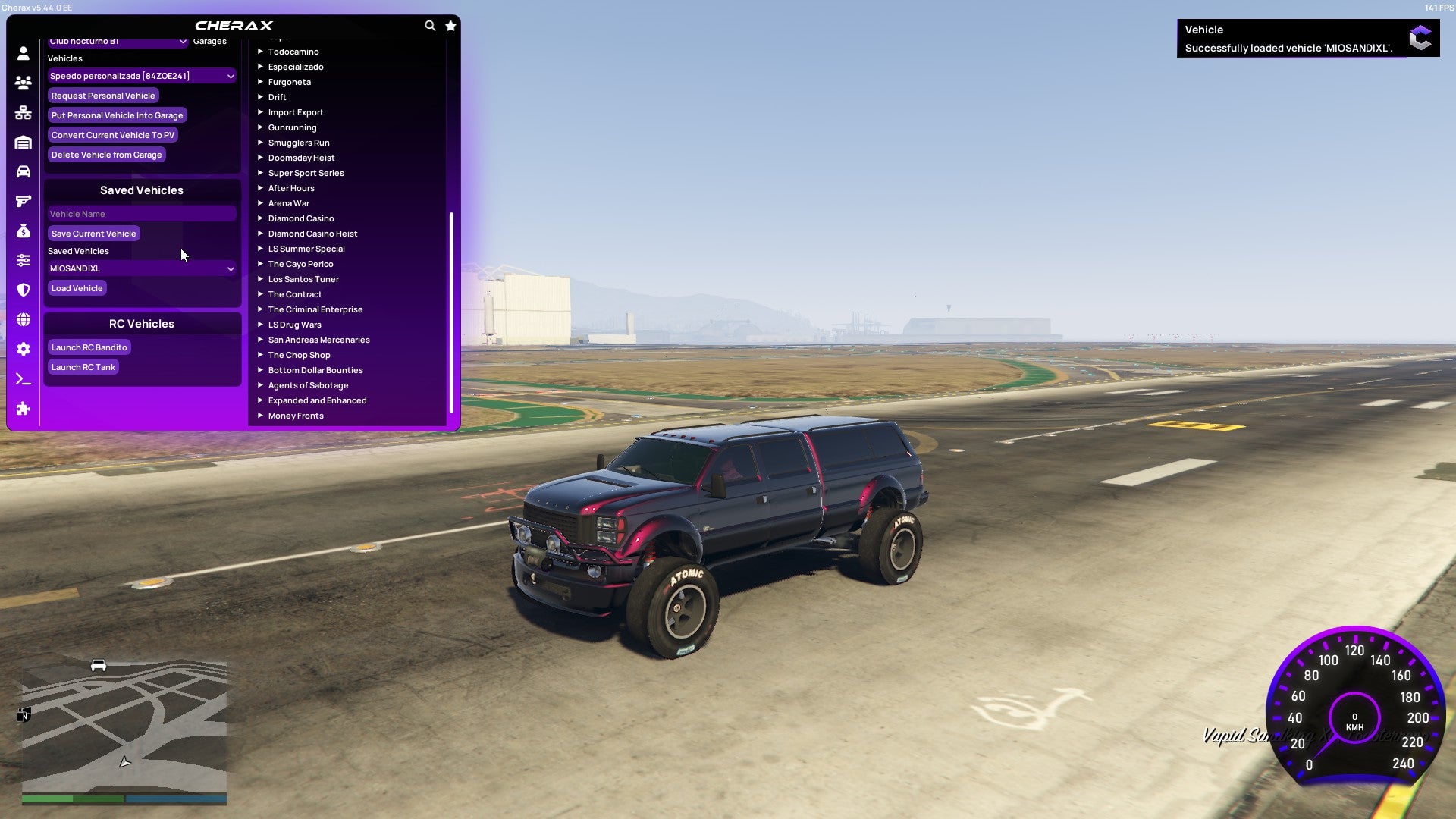This screenshot has height=819, width=1456.
Task: Click the terminal console icon in sidebar
Action: (x=23, y=378)
